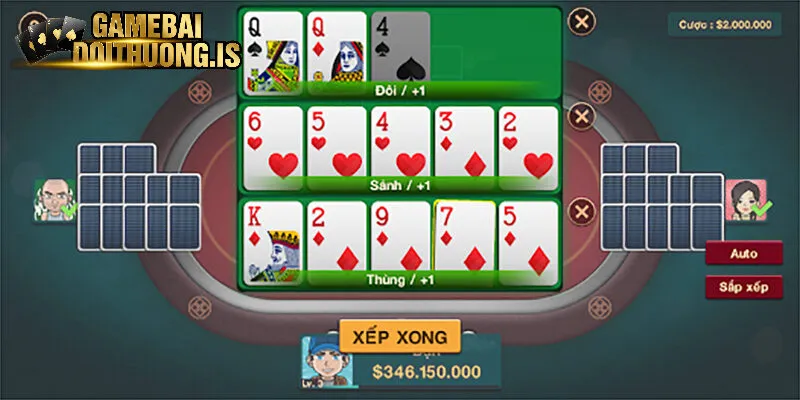
Task: Click the Sắp xếp sort button
Action: [x=743, y=287]
